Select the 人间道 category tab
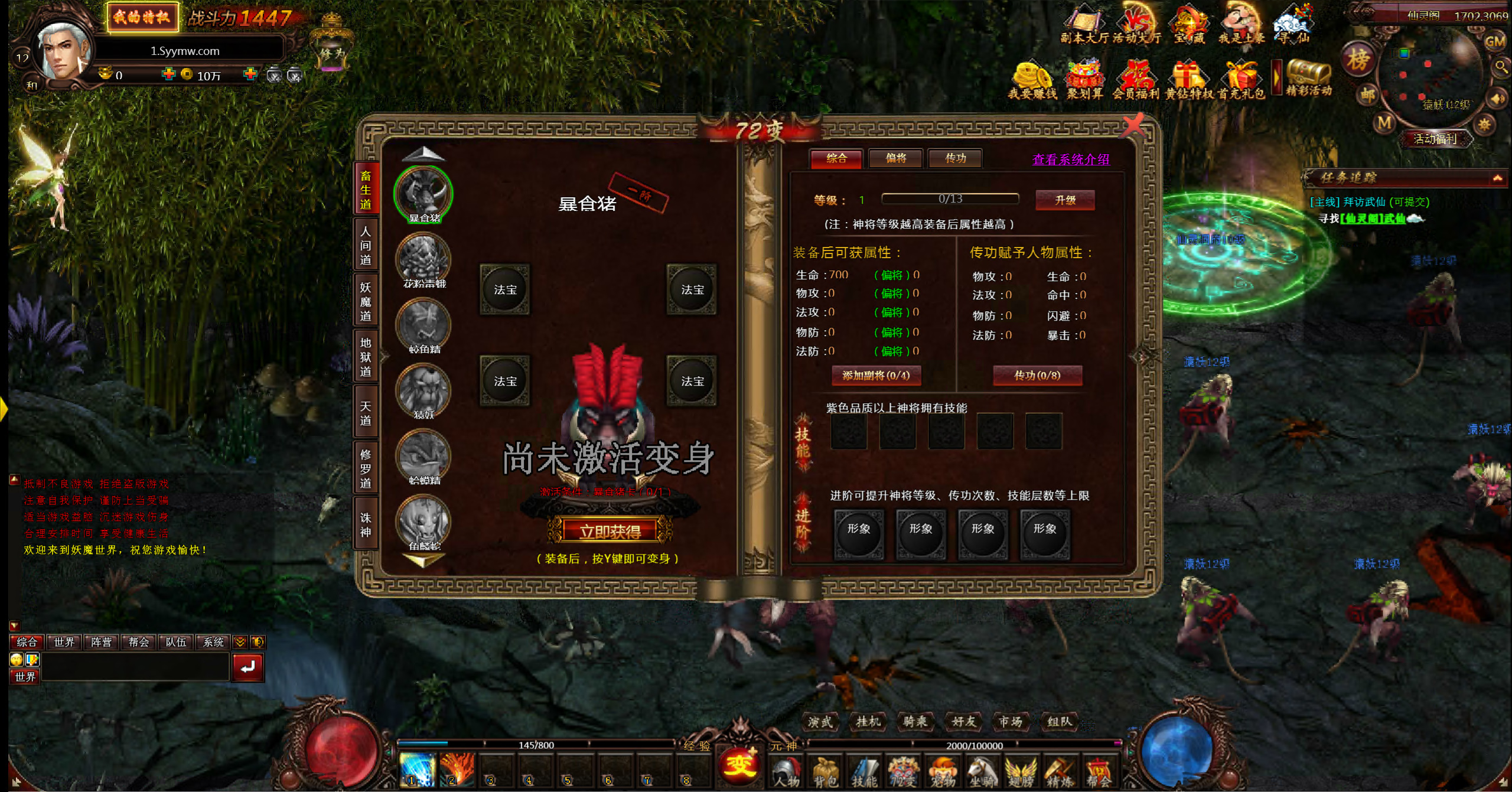The height and width of the screenshot is (792, 1512). click(366, 245)
